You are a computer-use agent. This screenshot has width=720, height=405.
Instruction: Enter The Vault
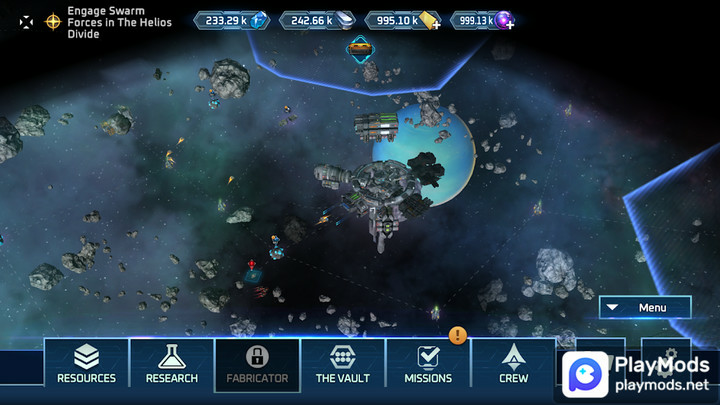point(343,362)
